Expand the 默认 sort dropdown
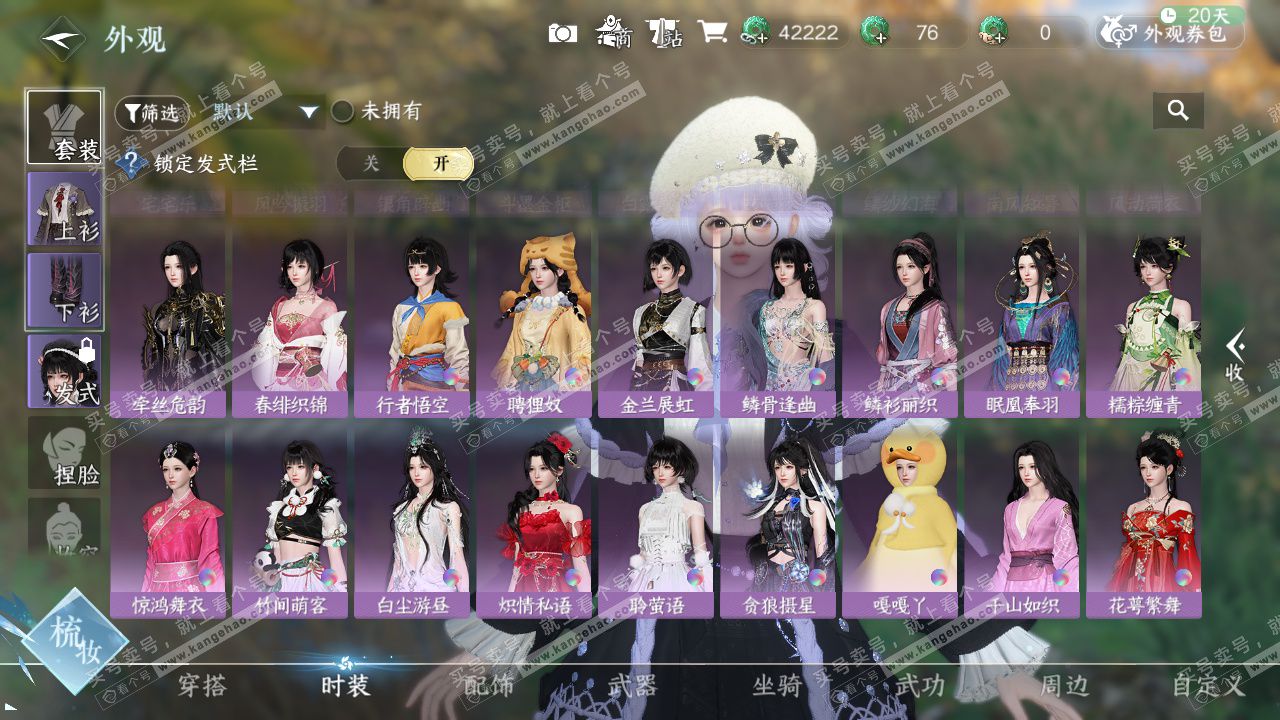Viewport: 1280px width, 720px height. 308,112
